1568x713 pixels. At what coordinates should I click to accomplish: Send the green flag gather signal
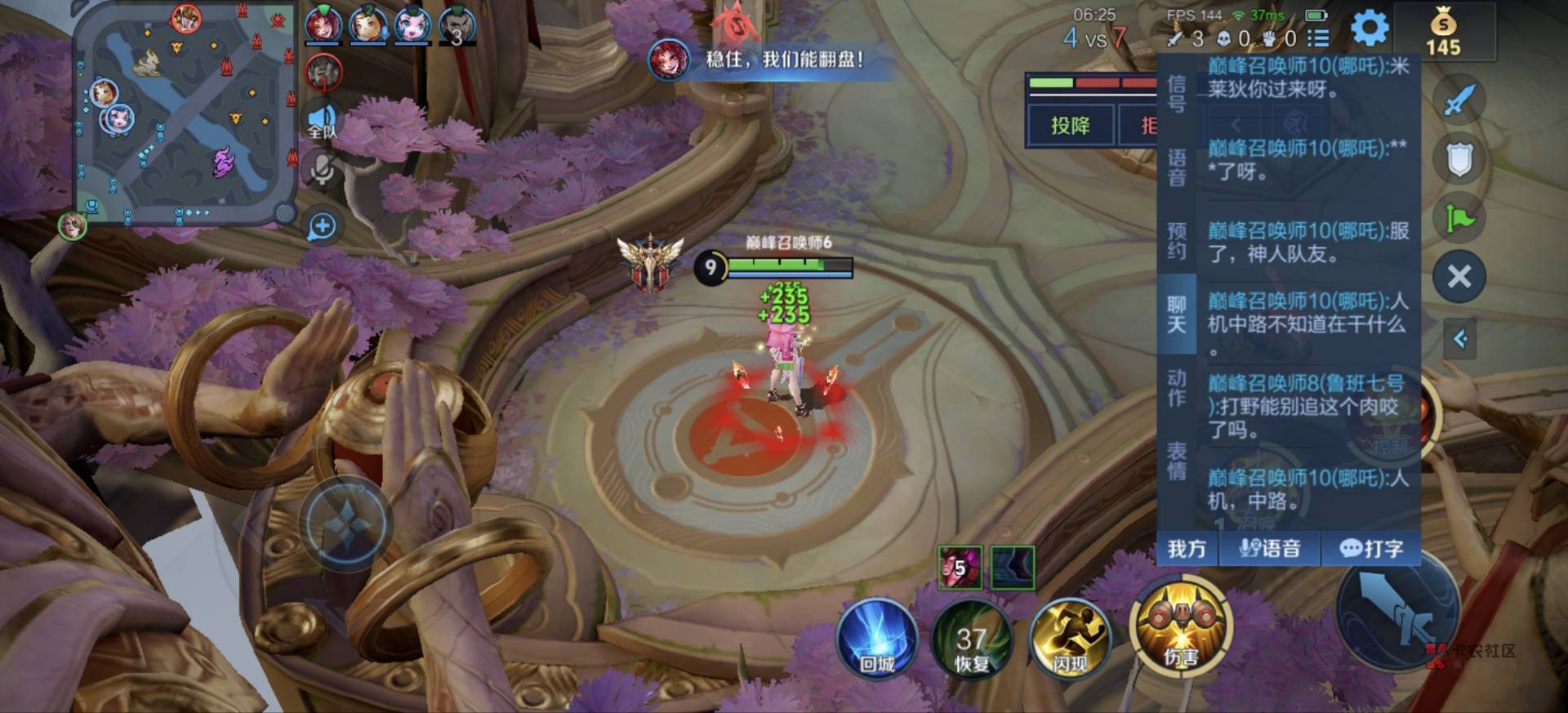point(1459,218)
